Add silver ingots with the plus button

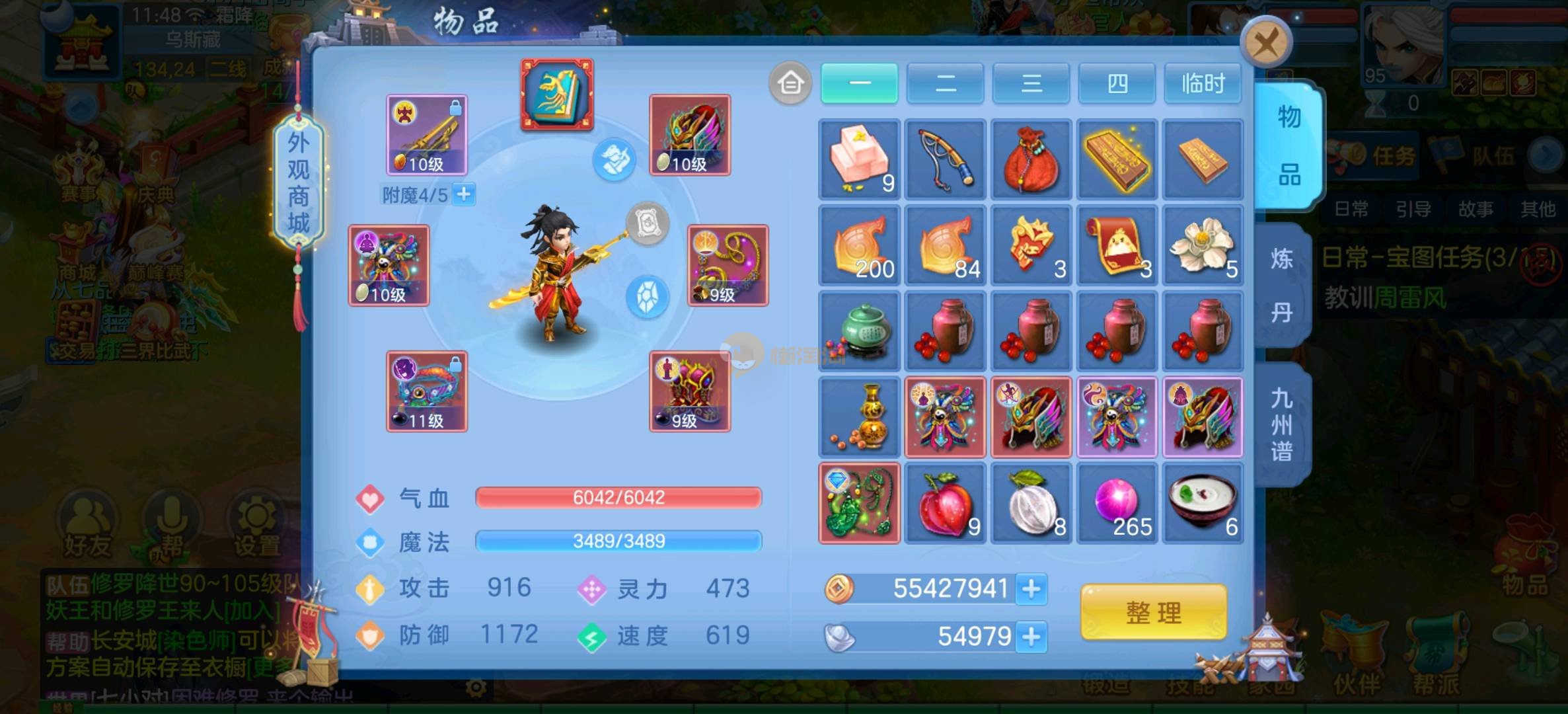(x=1031, y=637)
